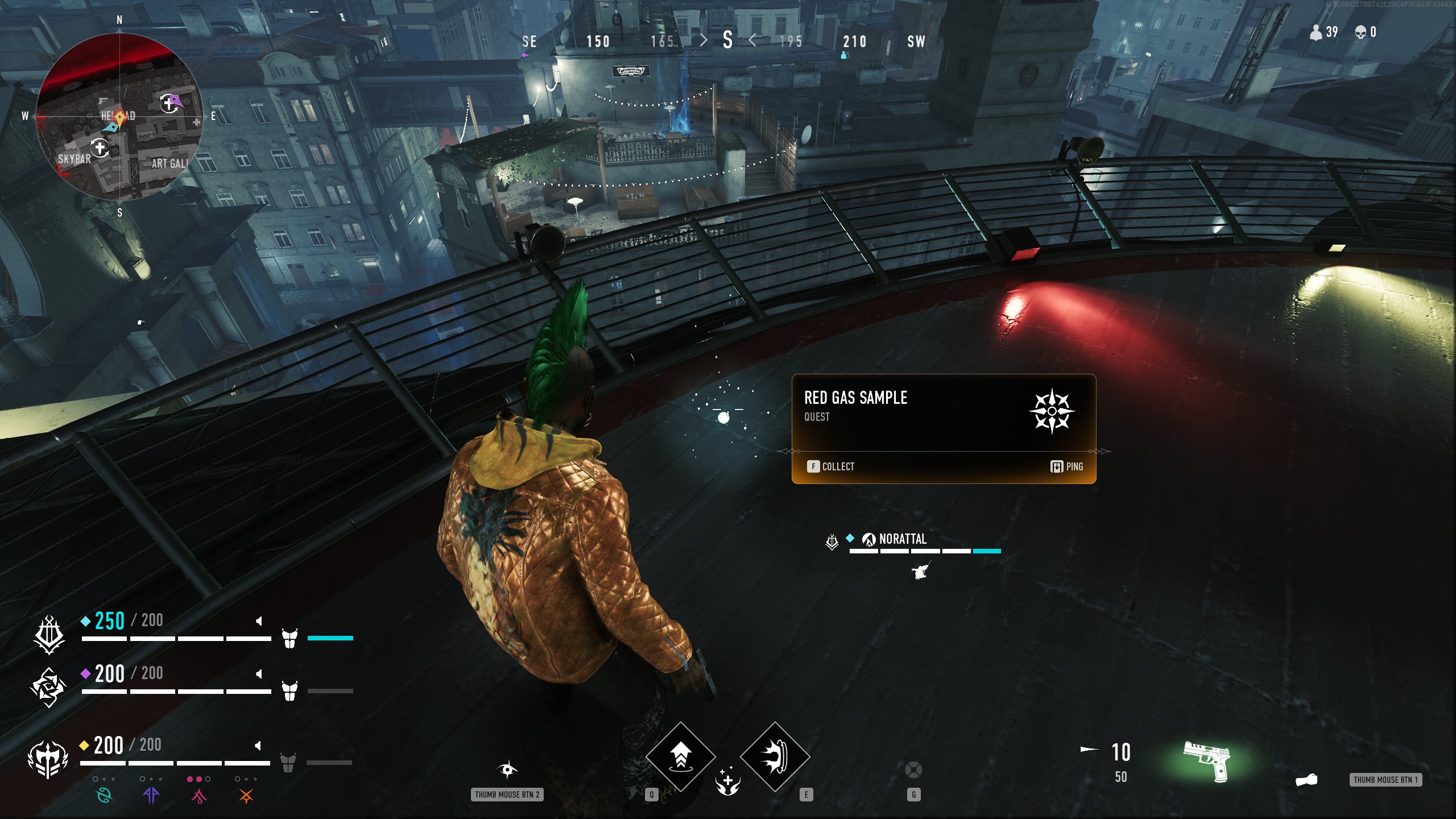Activate the heightened senses eye icon

pyautogui.click(x=507, y=770)
